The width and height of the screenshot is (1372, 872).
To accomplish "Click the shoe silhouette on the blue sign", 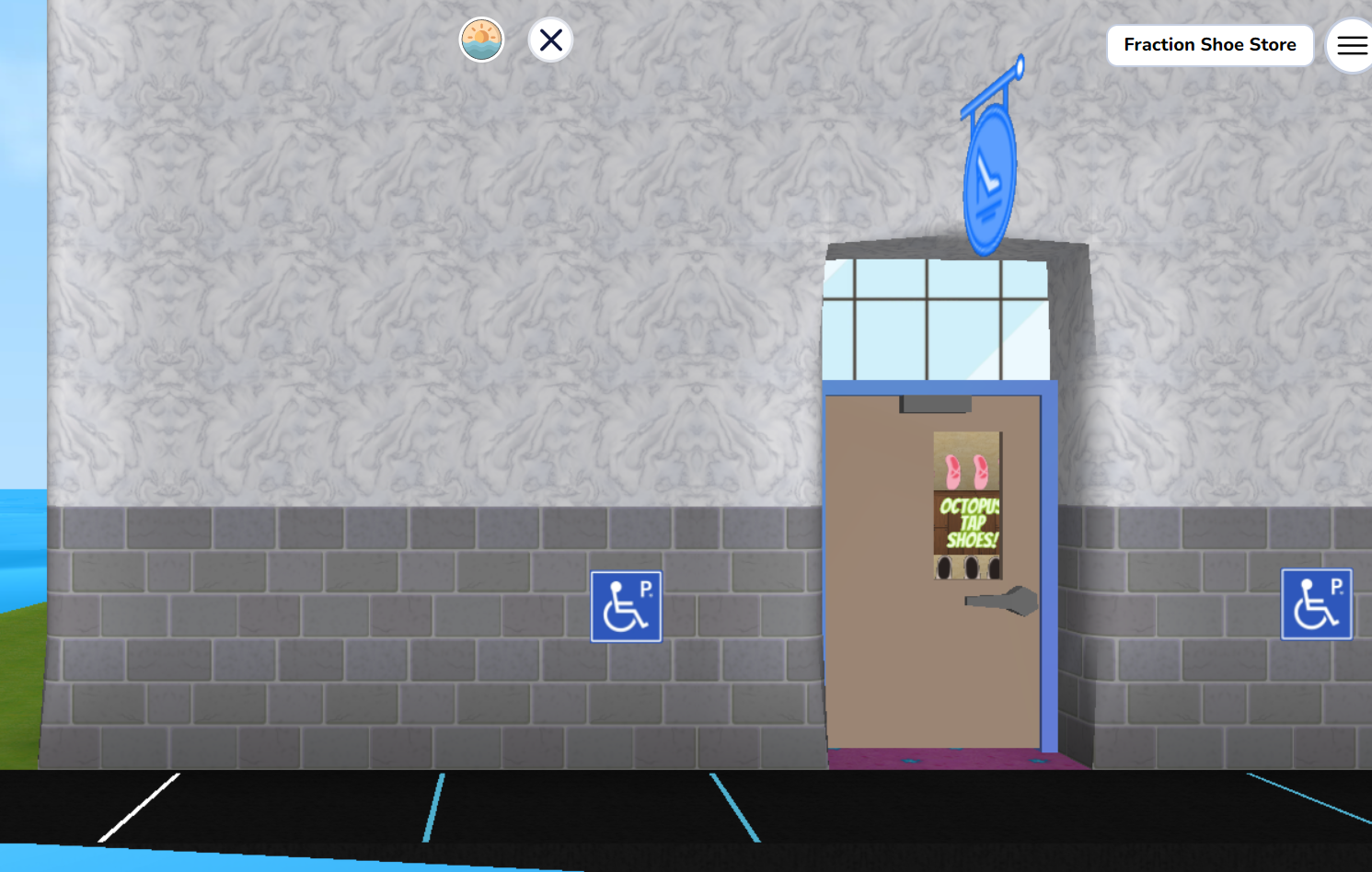I will point(986,175).
